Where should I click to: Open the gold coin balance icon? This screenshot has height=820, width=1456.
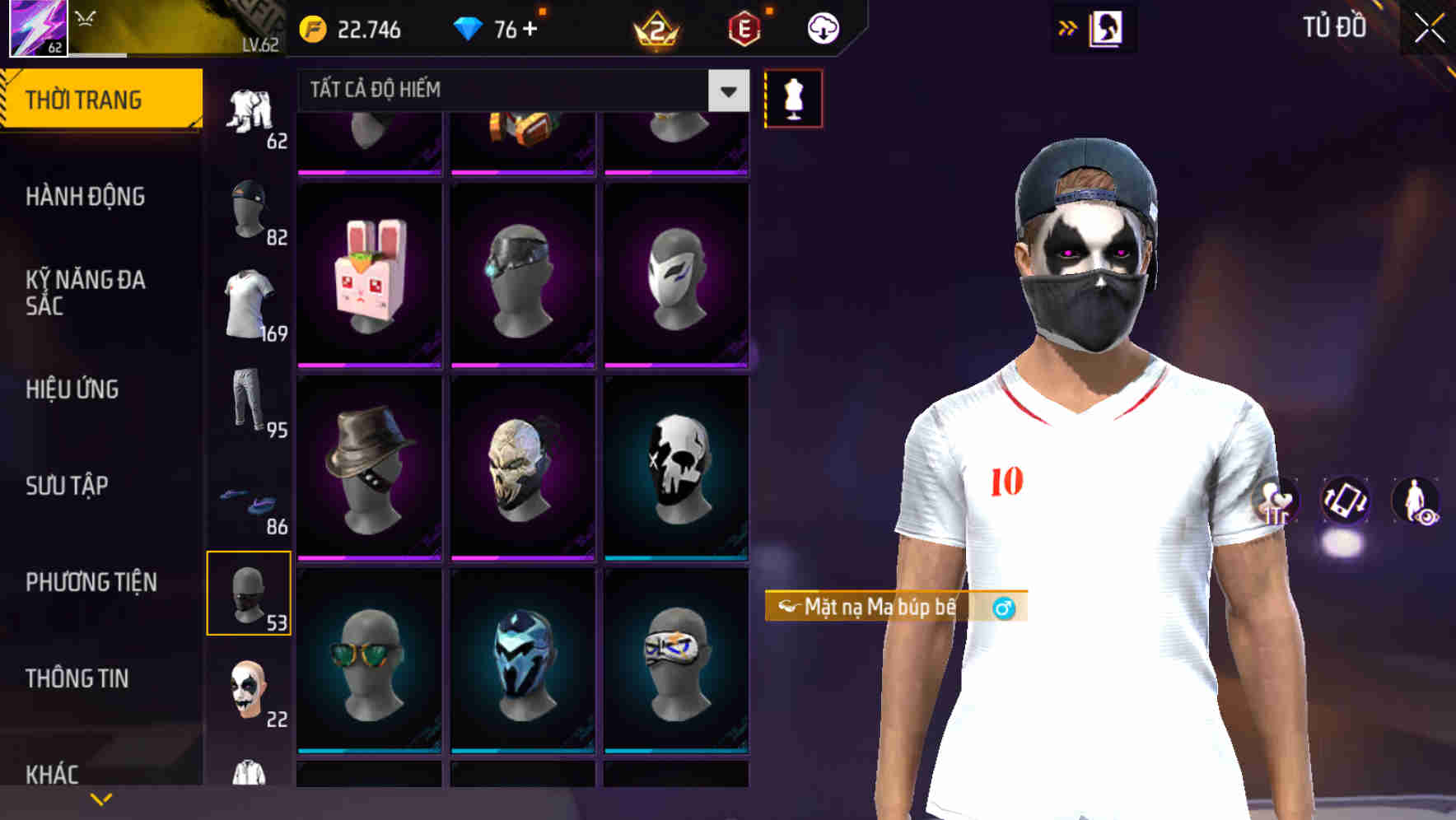coord(313,27)
